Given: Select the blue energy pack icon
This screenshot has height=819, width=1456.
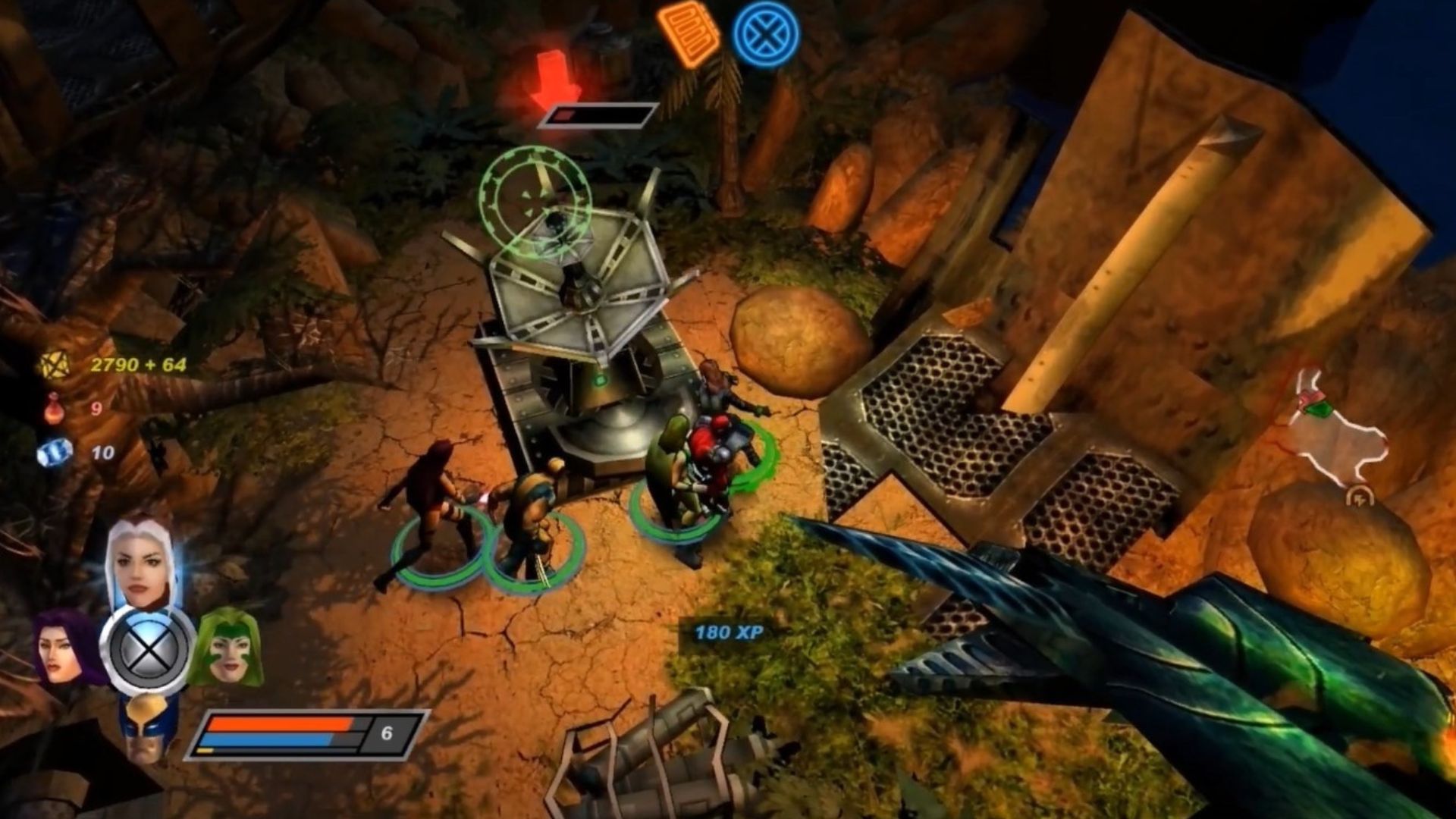Looking at the screenshot, I should 55,453.
